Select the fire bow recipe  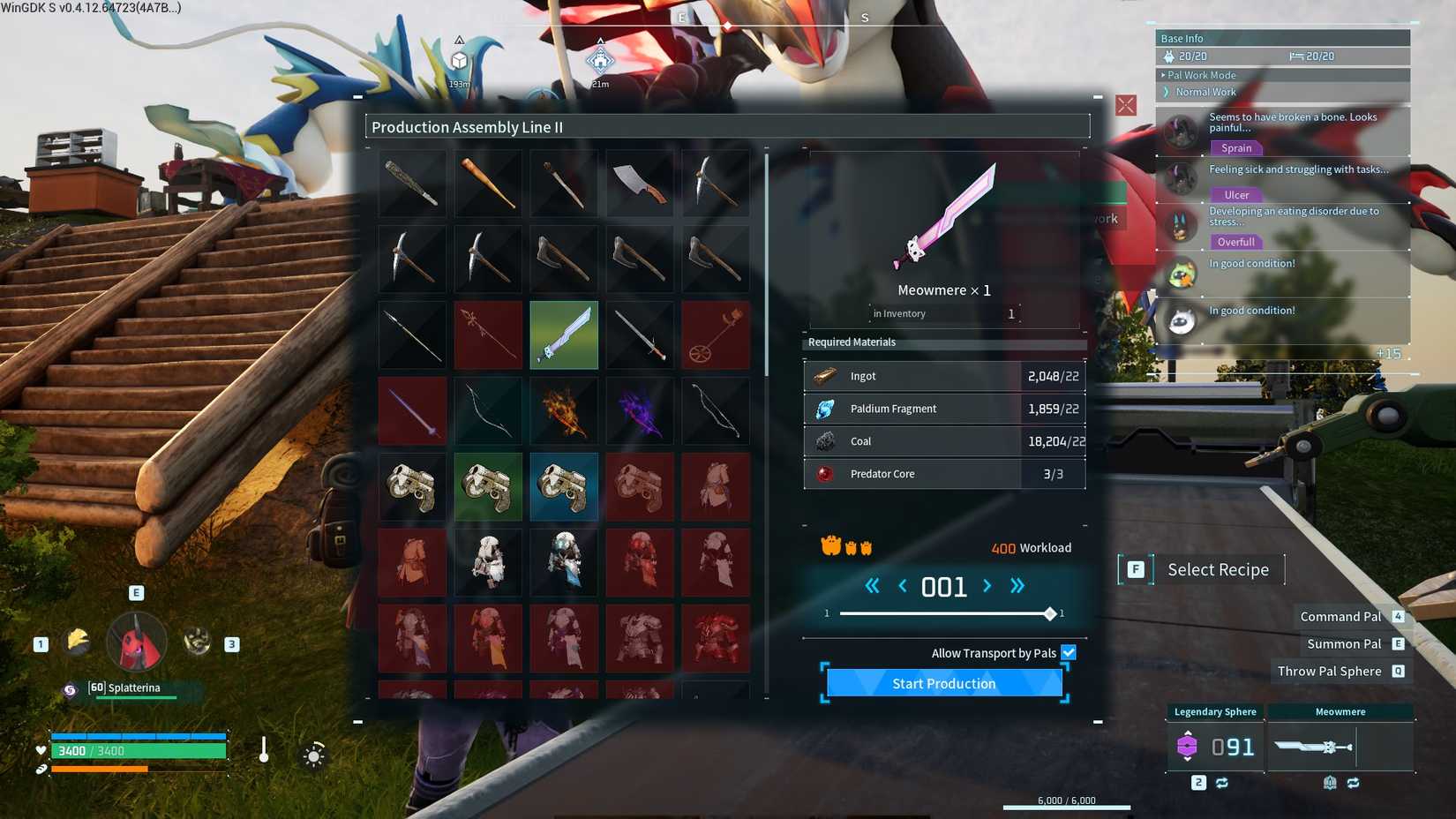tap(564, 409)
